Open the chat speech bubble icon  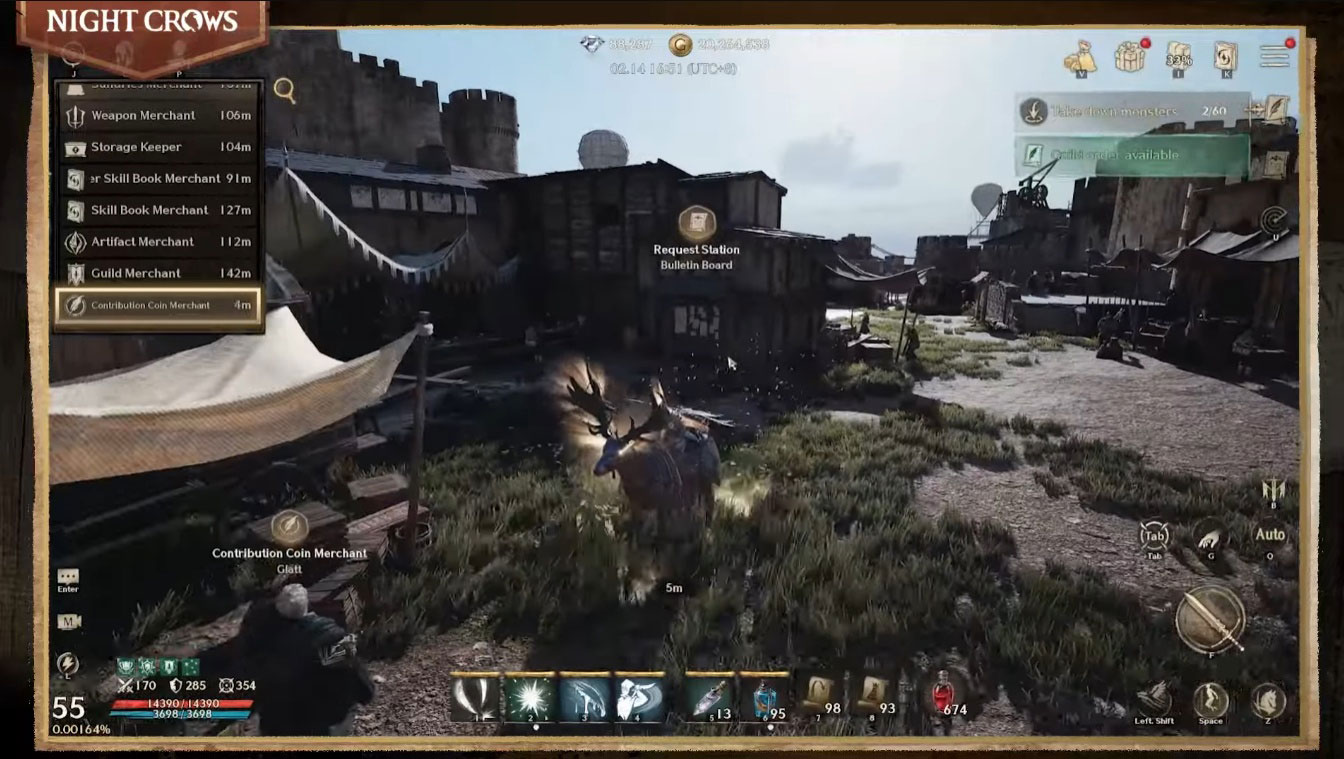click(x=68, y=577)
